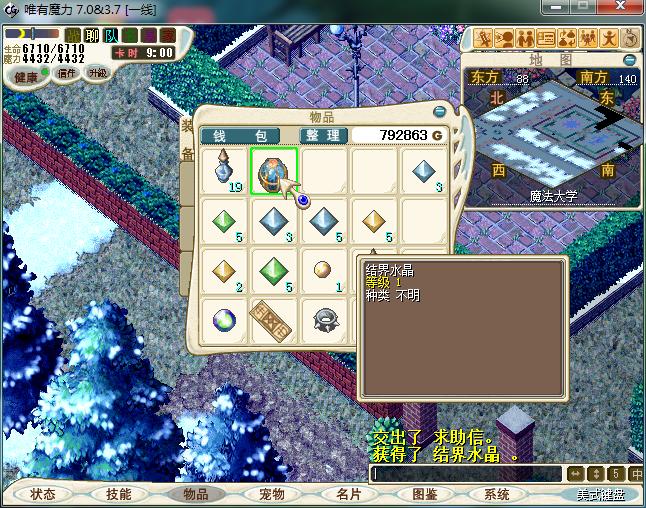Open the 图鉴 (Album) menu
Viewport: 646px width, 508px height.
(424, 494)
